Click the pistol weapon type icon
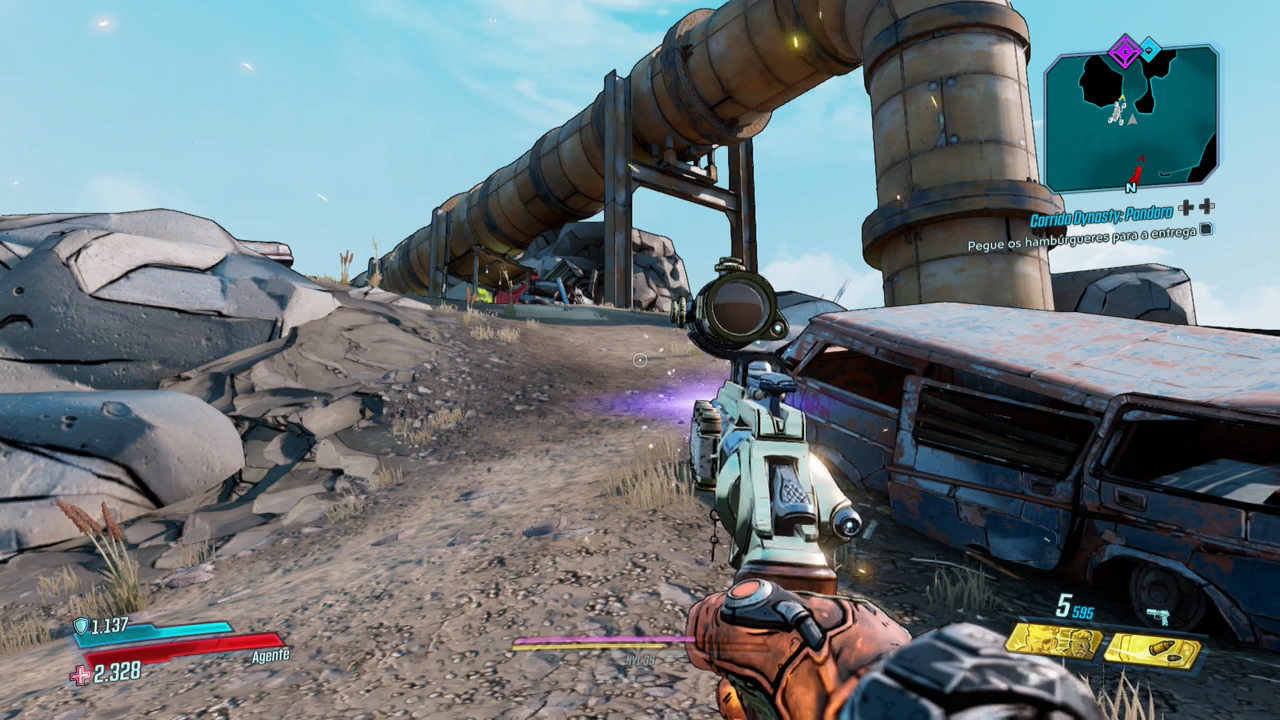 [x=1159, y=616]
